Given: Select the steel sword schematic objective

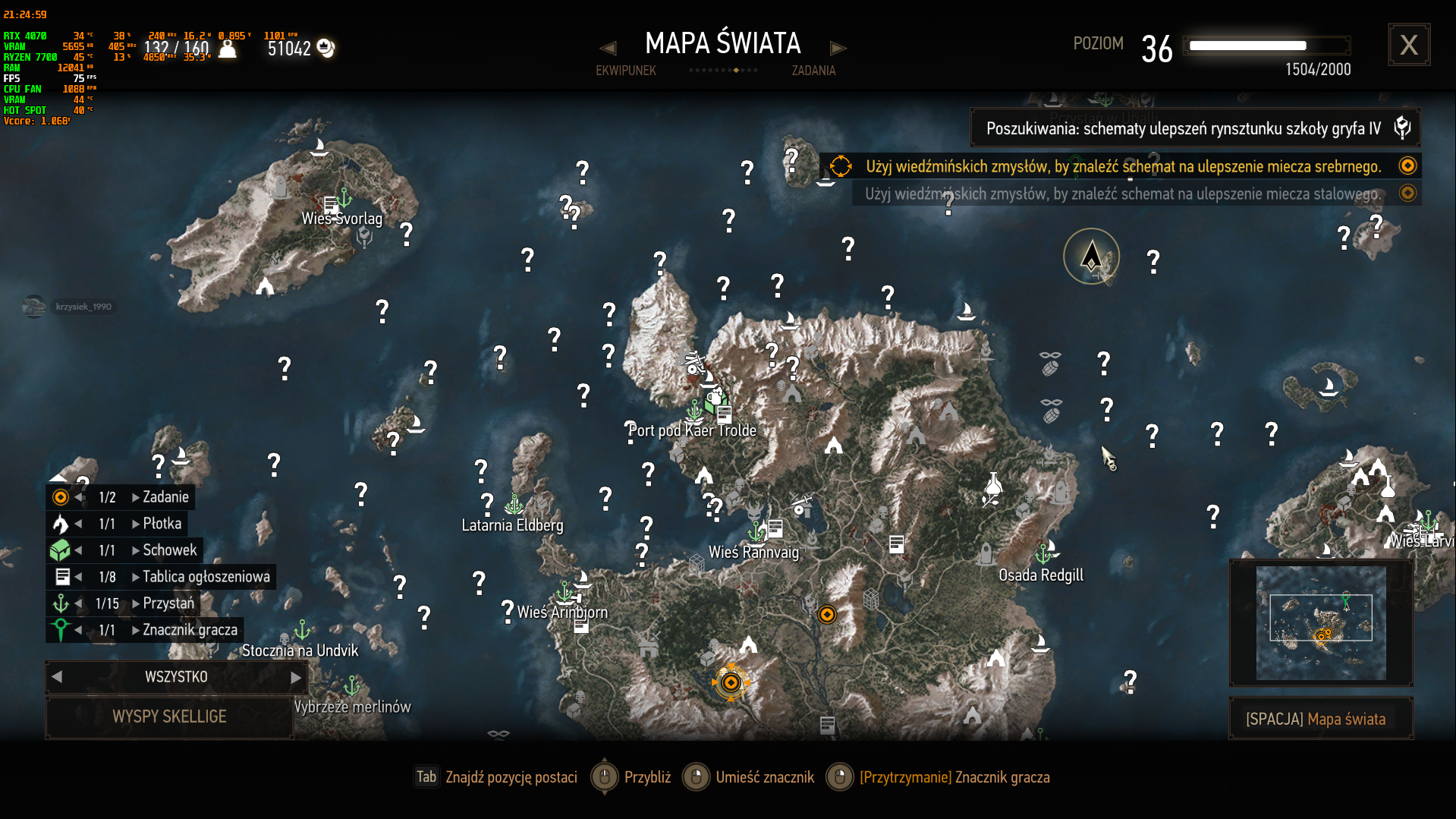Looking at the screenshot, I should coord(1121,194).
